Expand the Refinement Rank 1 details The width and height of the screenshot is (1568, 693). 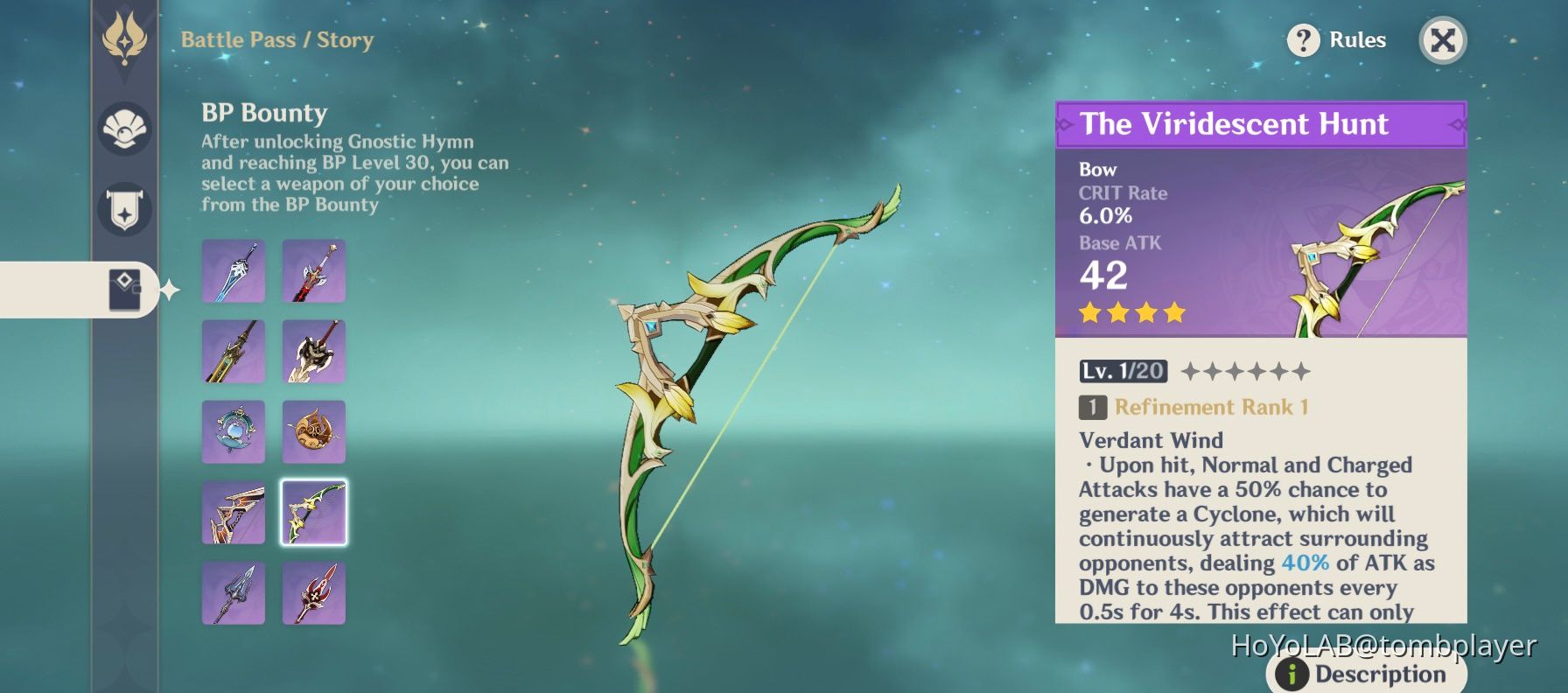[x=1207, y=407]
